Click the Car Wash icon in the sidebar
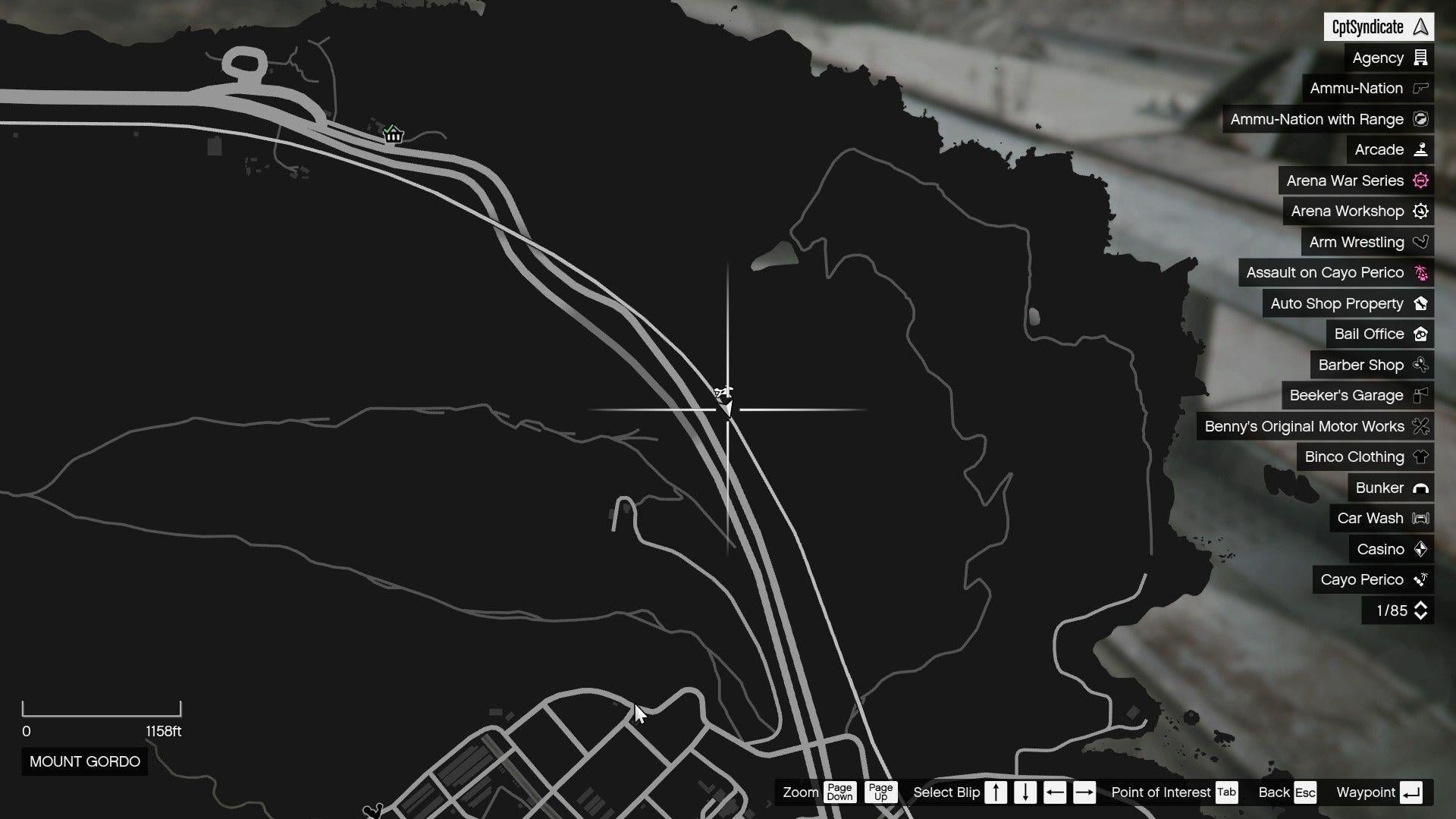Image resolution: width=1456 pixels, height=819 pixels. pos(1421,518)
